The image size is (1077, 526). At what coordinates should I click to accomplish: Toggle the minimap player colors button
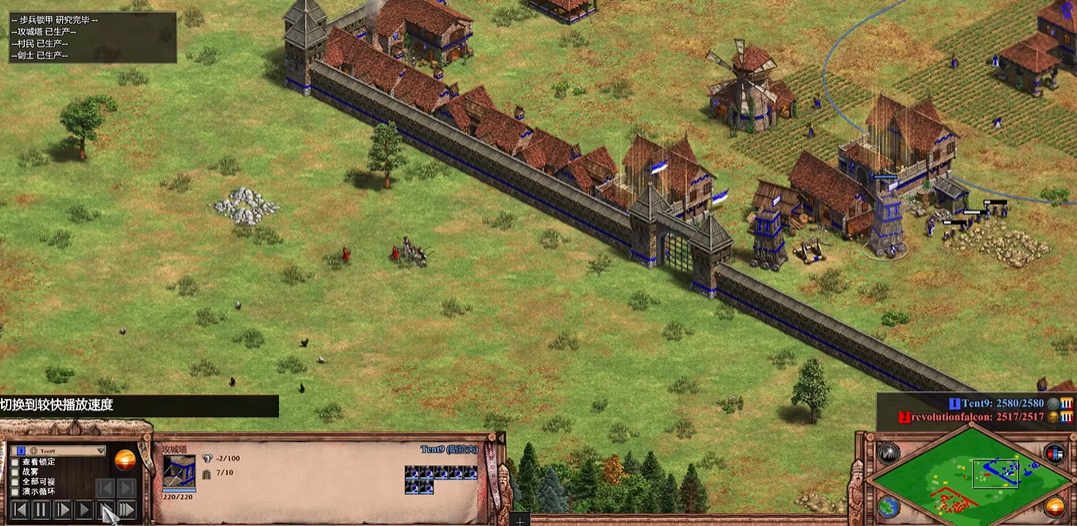(x=1054, y=453)
